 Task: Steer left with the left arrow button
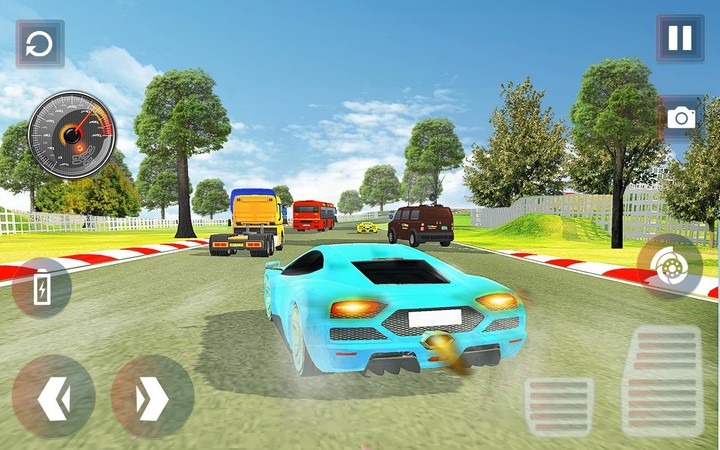tap(53, 397)
